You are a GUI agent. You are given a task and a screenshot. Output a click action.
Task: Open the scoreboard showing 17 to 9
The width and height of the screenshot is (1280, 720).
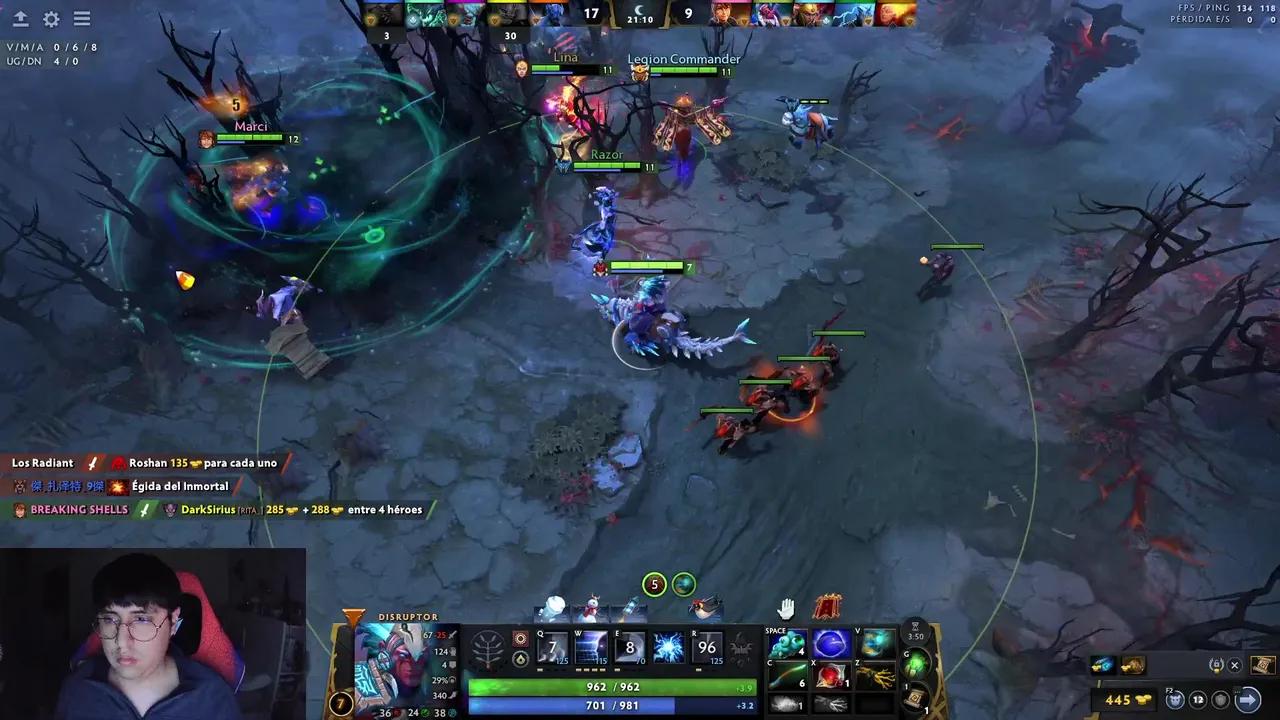[x=640, y=14]
